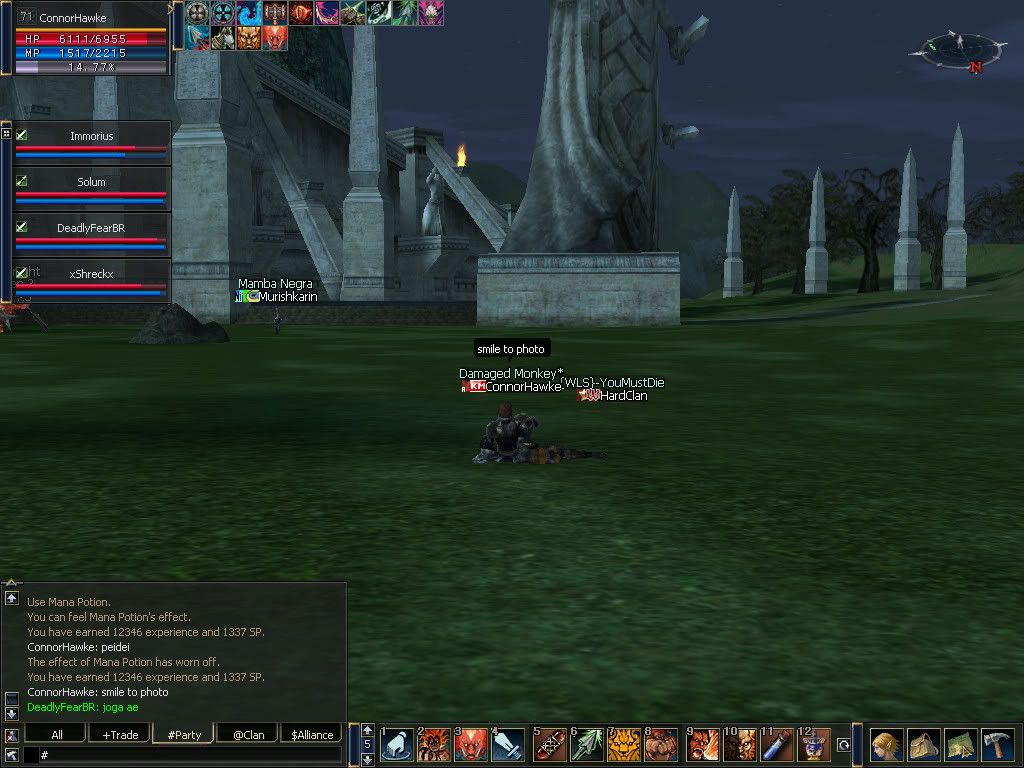Use the white fist skill in slot 1
The image size is (1024, 768).
click(398, 746)
